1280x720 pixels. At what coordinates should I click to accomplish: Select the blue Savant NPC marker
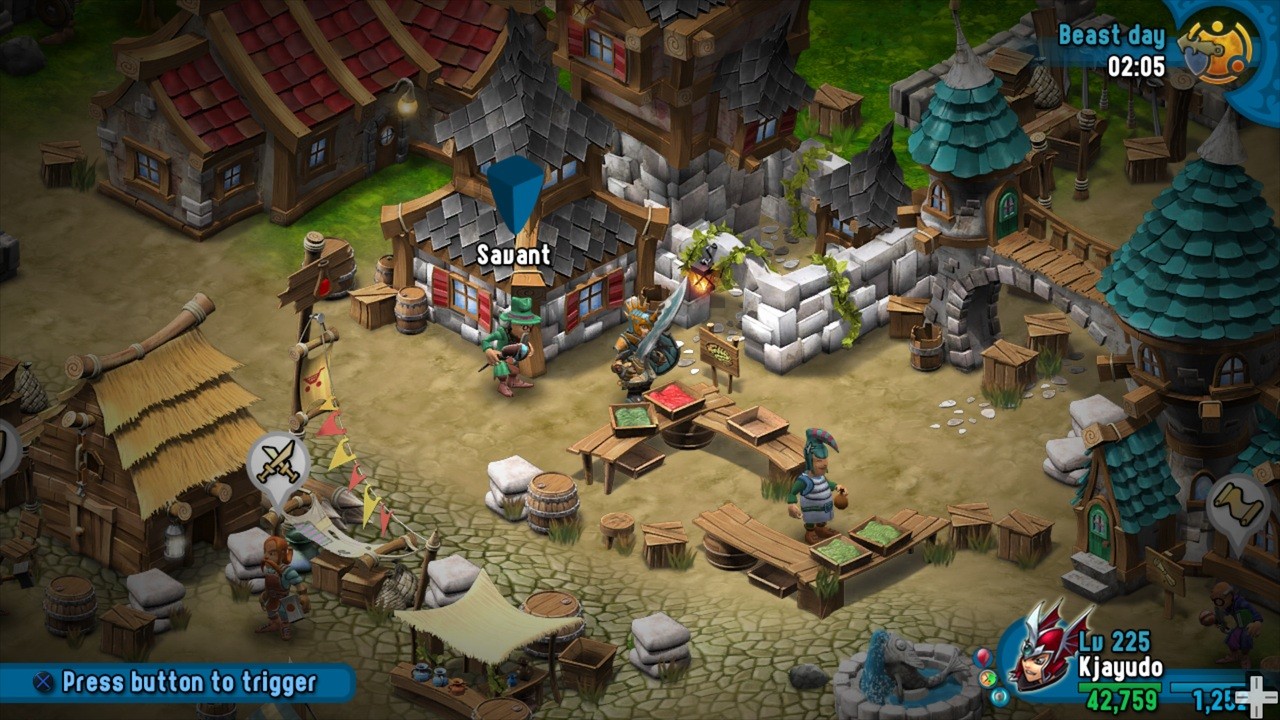(x=515, y=194)
